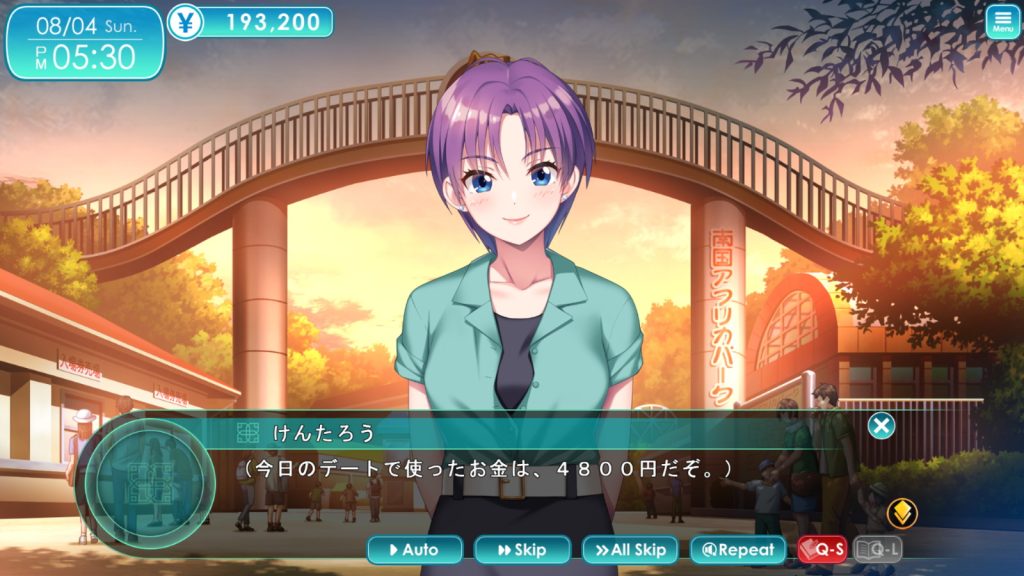
Task: Advance dialogue with the gold arrow icon
Action: pyautogui.click(x=902, y=512)
